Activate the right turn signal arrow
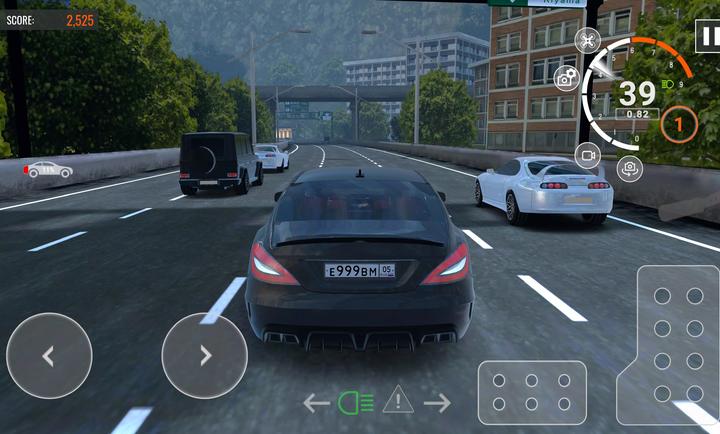The image size is (720, 434). 437,403
